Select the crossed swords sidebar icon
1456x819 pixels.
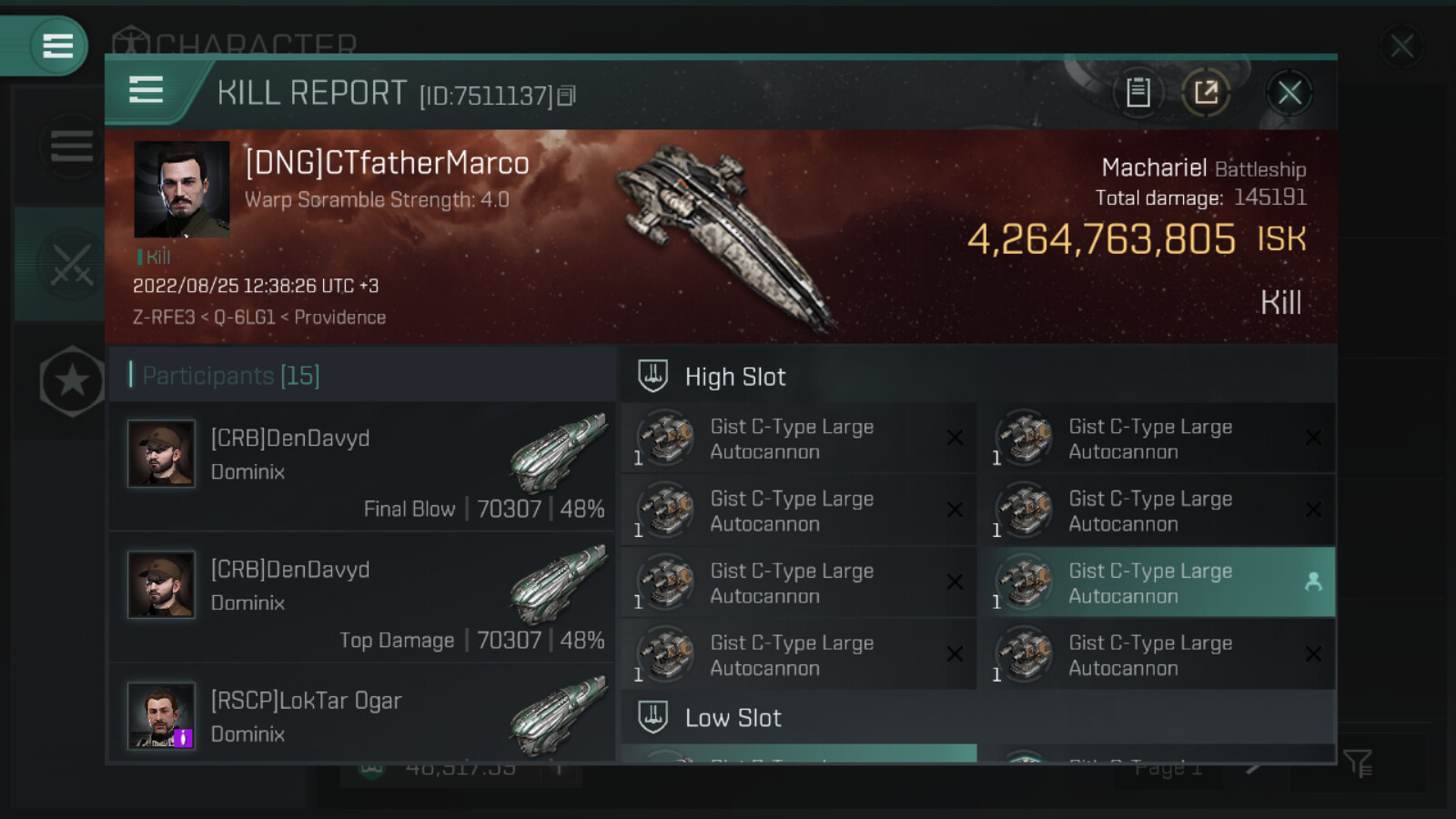coord(71,264)
